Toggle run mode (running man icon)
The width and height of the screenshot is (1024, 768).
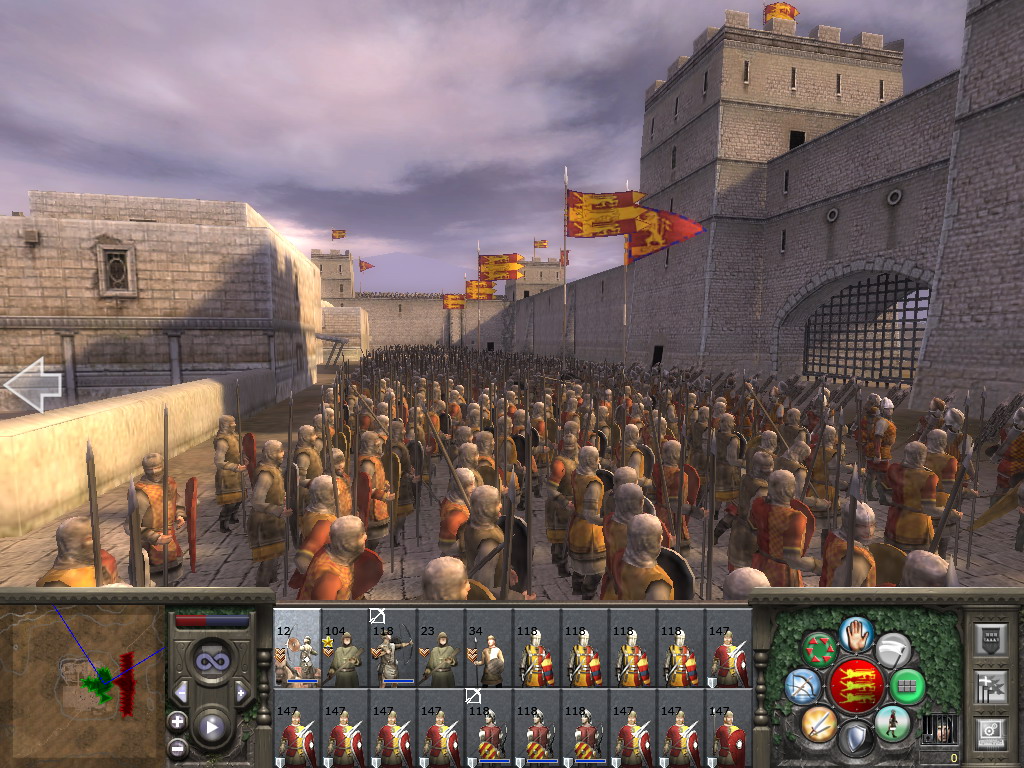pyautogui.click(x=892, y=723)
